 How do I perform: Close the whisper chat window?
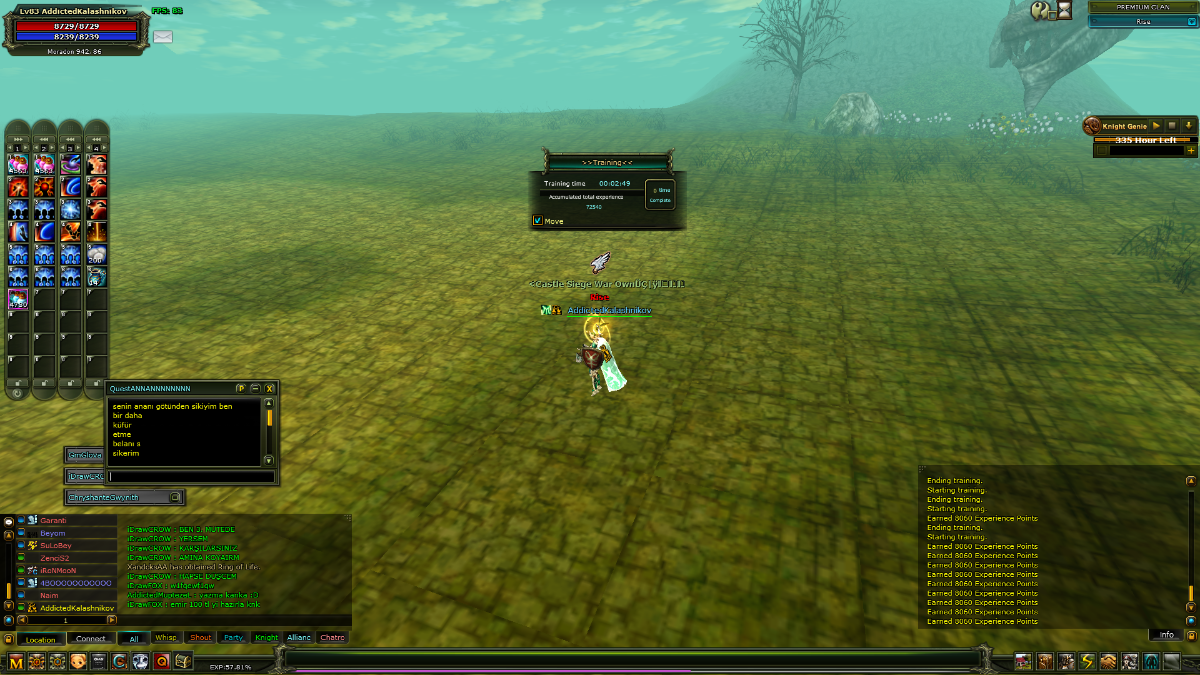[269, 388]
